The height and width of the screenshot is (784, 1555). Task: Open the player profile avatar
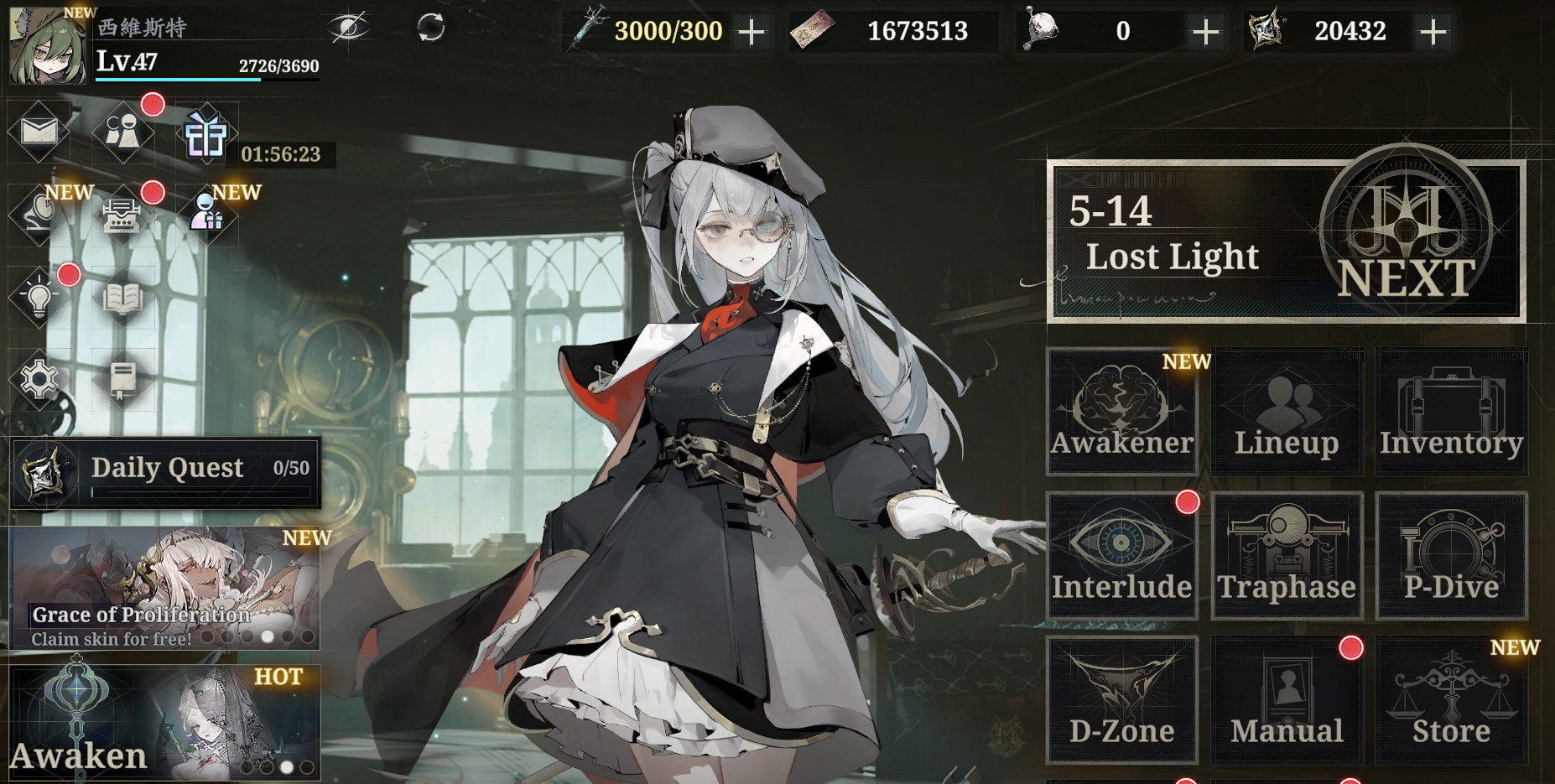point(47,46)
